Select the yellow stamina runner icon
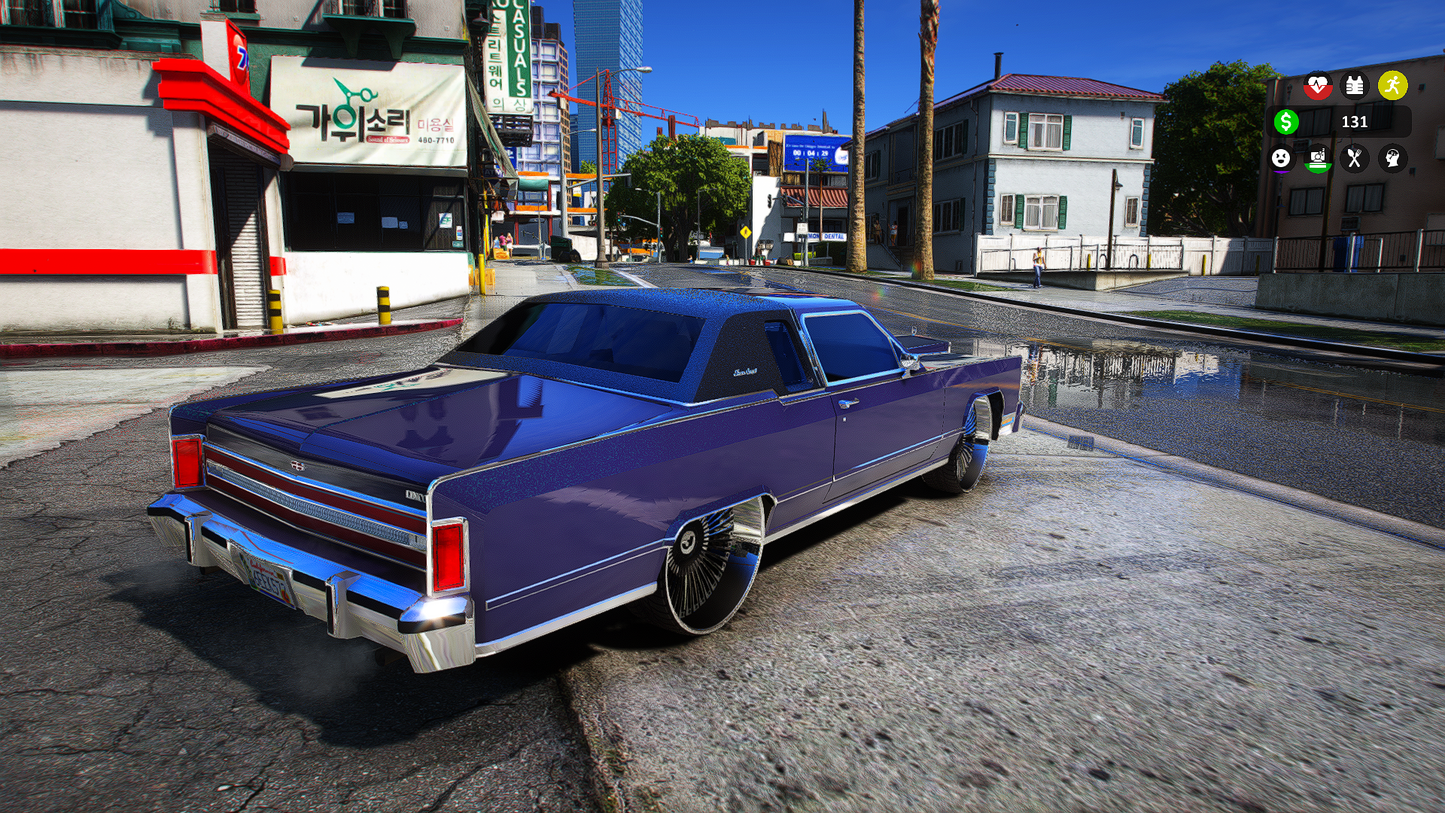 [x=1395, y=86]
